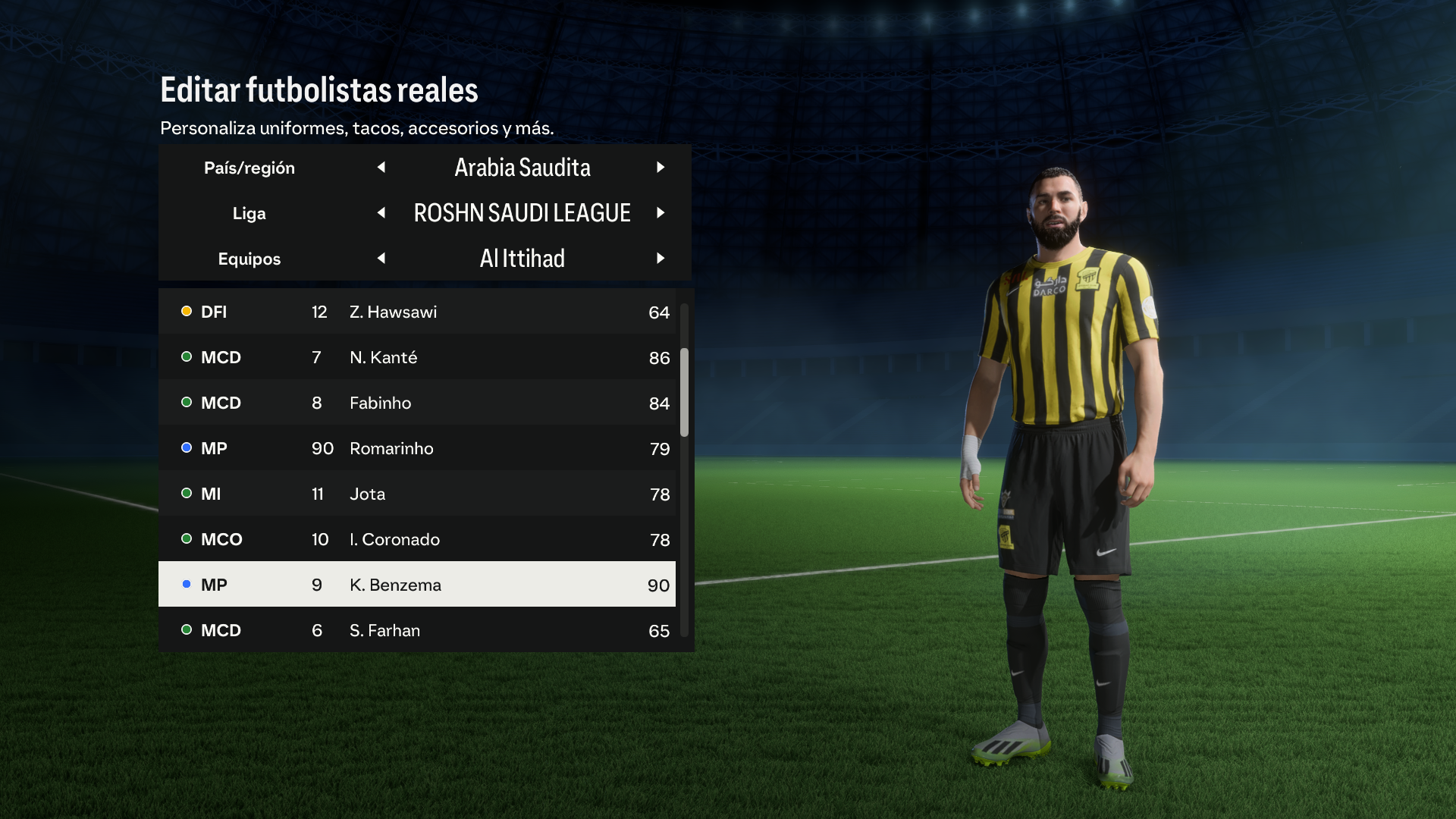Image resolution: width=1456 pixels, height=819 pixels.
Task: Switch to next País/región after Arabia Saudita
Action: tap(661, 167)
